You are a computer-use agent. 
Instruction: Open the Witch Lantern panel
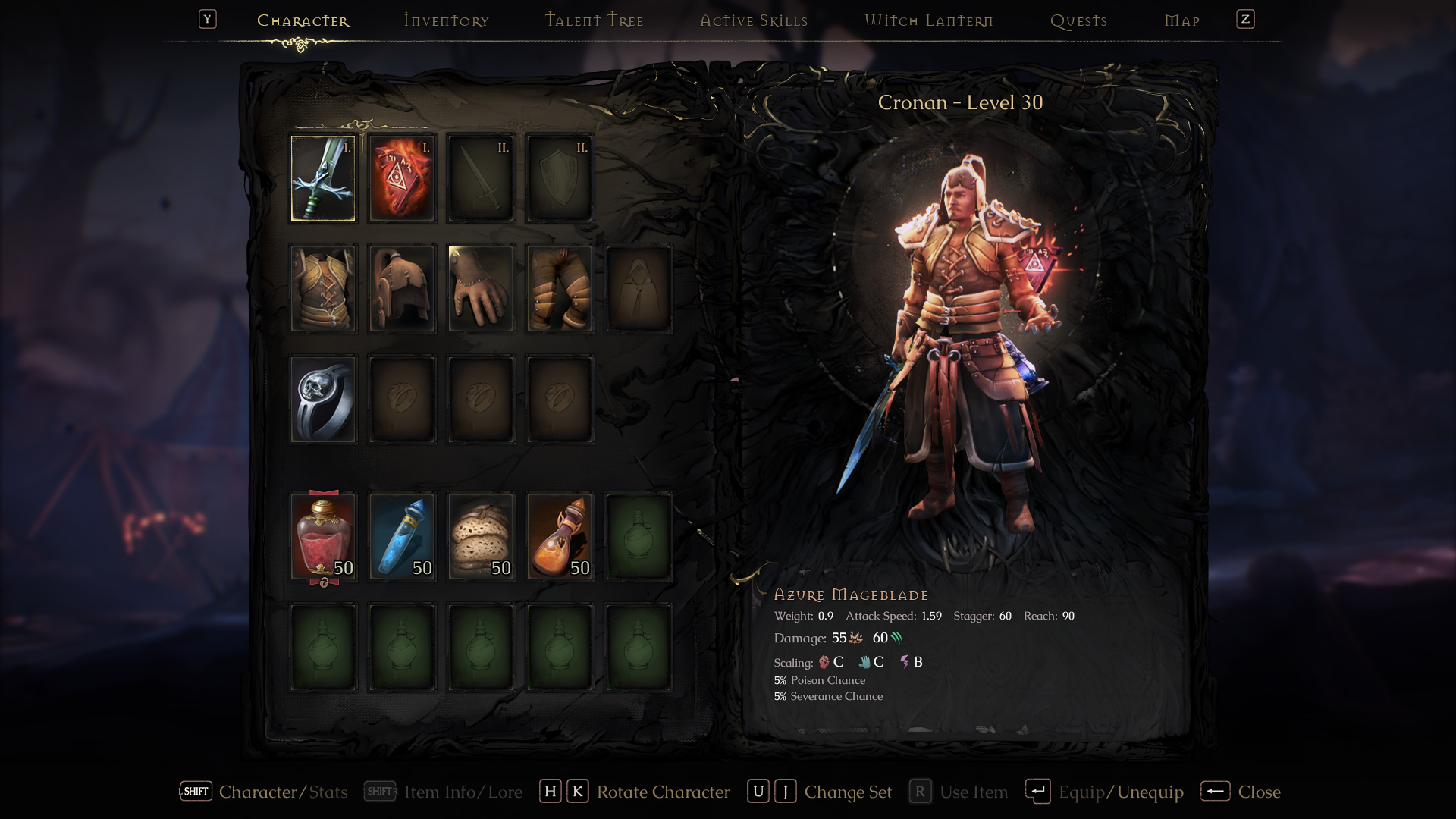coord(929,20)
